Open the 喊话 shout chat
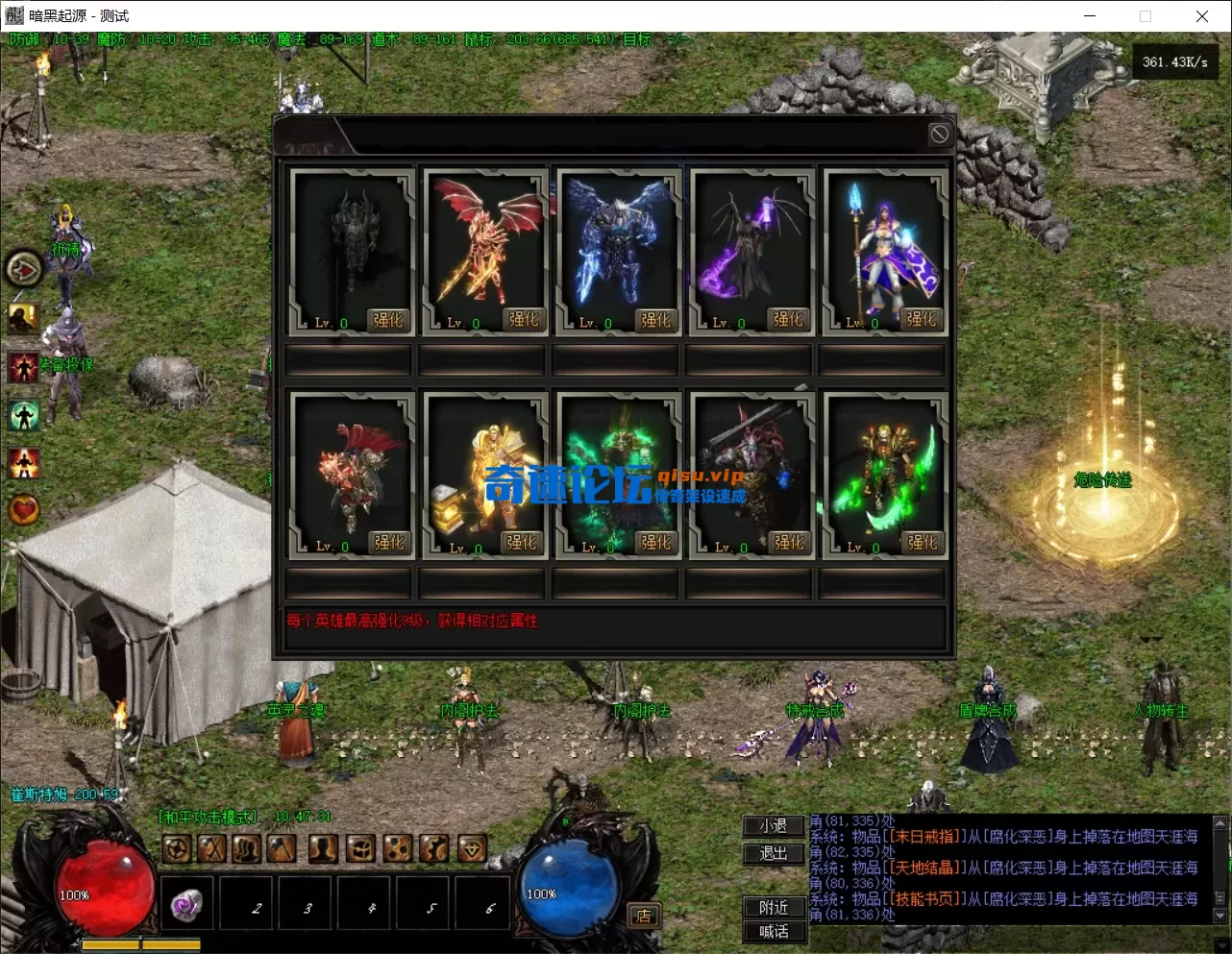Screen dimensions: 1232x954 tap(774, 931)
